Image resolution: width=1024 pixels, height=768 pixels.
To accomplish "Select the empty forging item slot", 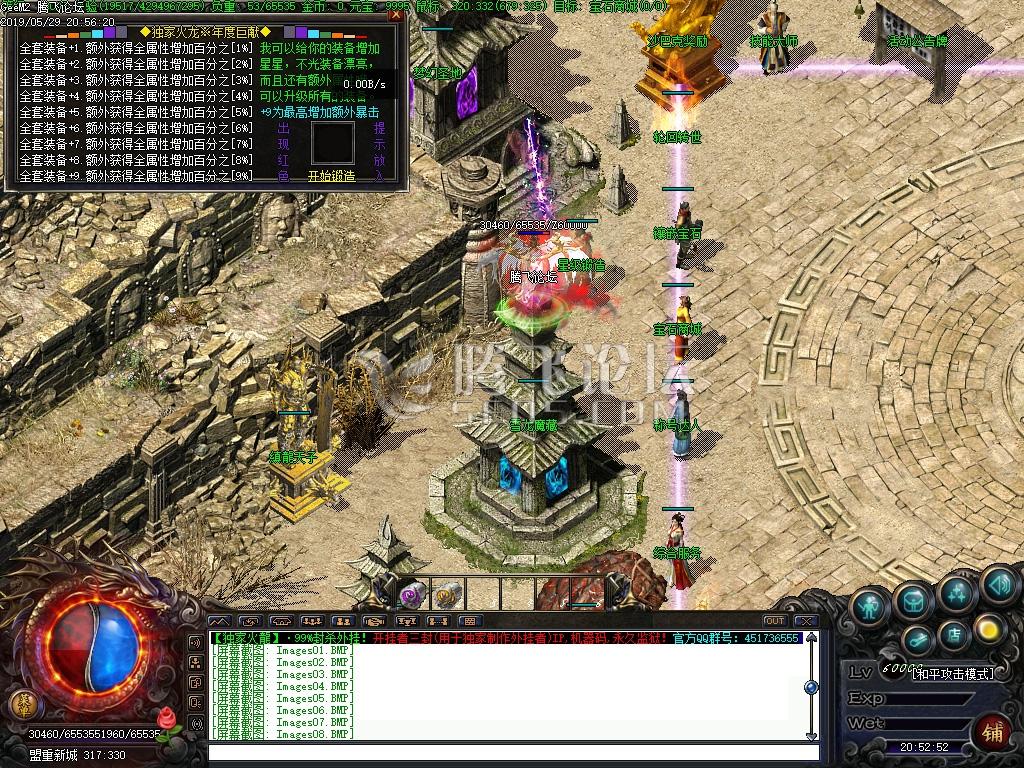I will 332,143.
